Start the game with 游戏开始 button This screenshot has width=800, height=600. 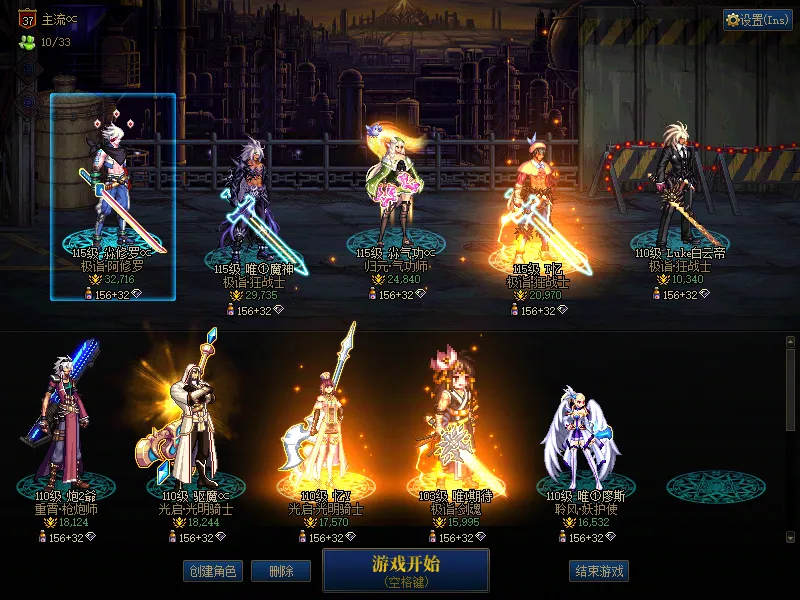[x=405, y=569]
